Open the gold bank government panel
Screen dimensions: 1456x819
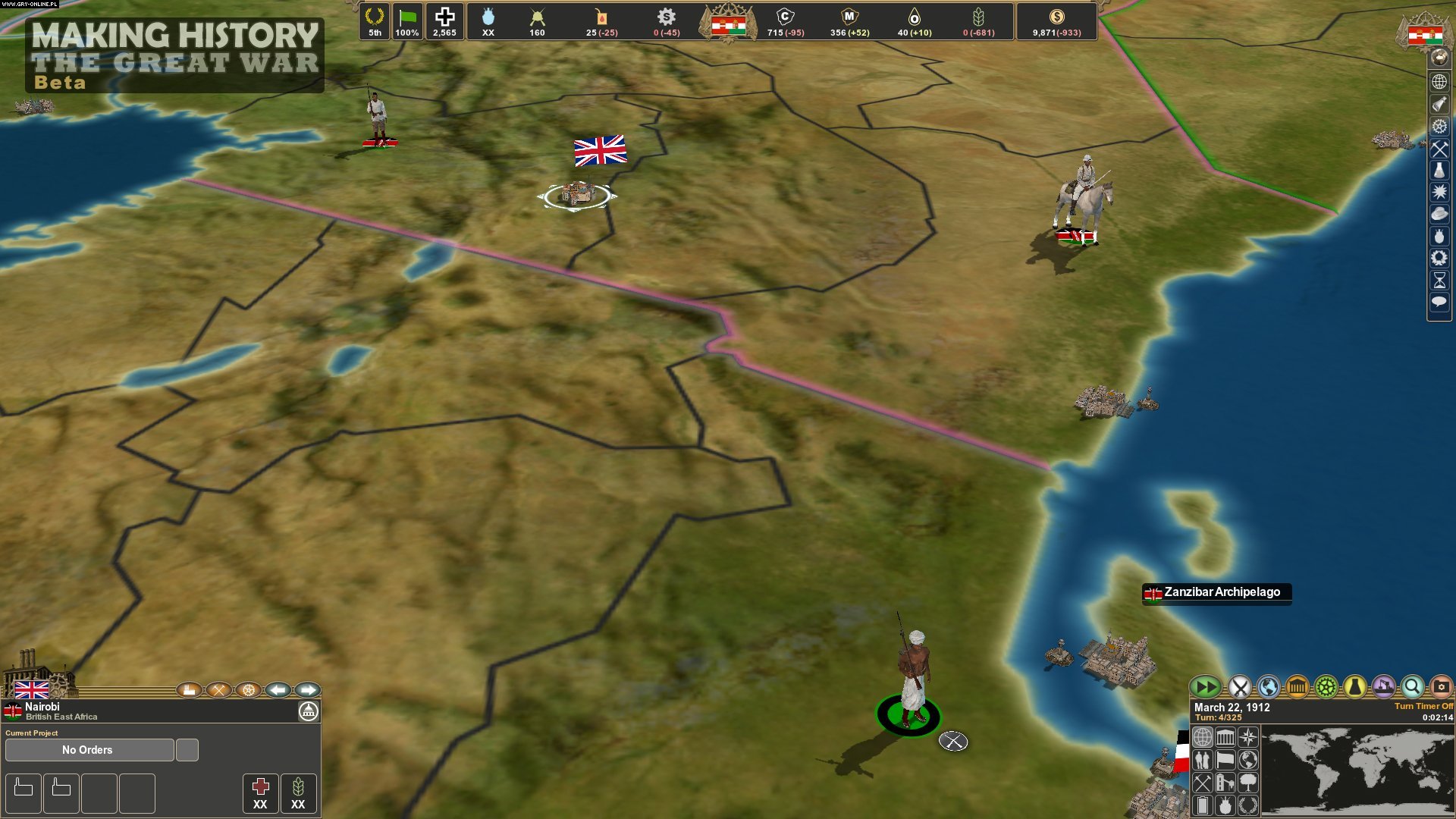1298,688
